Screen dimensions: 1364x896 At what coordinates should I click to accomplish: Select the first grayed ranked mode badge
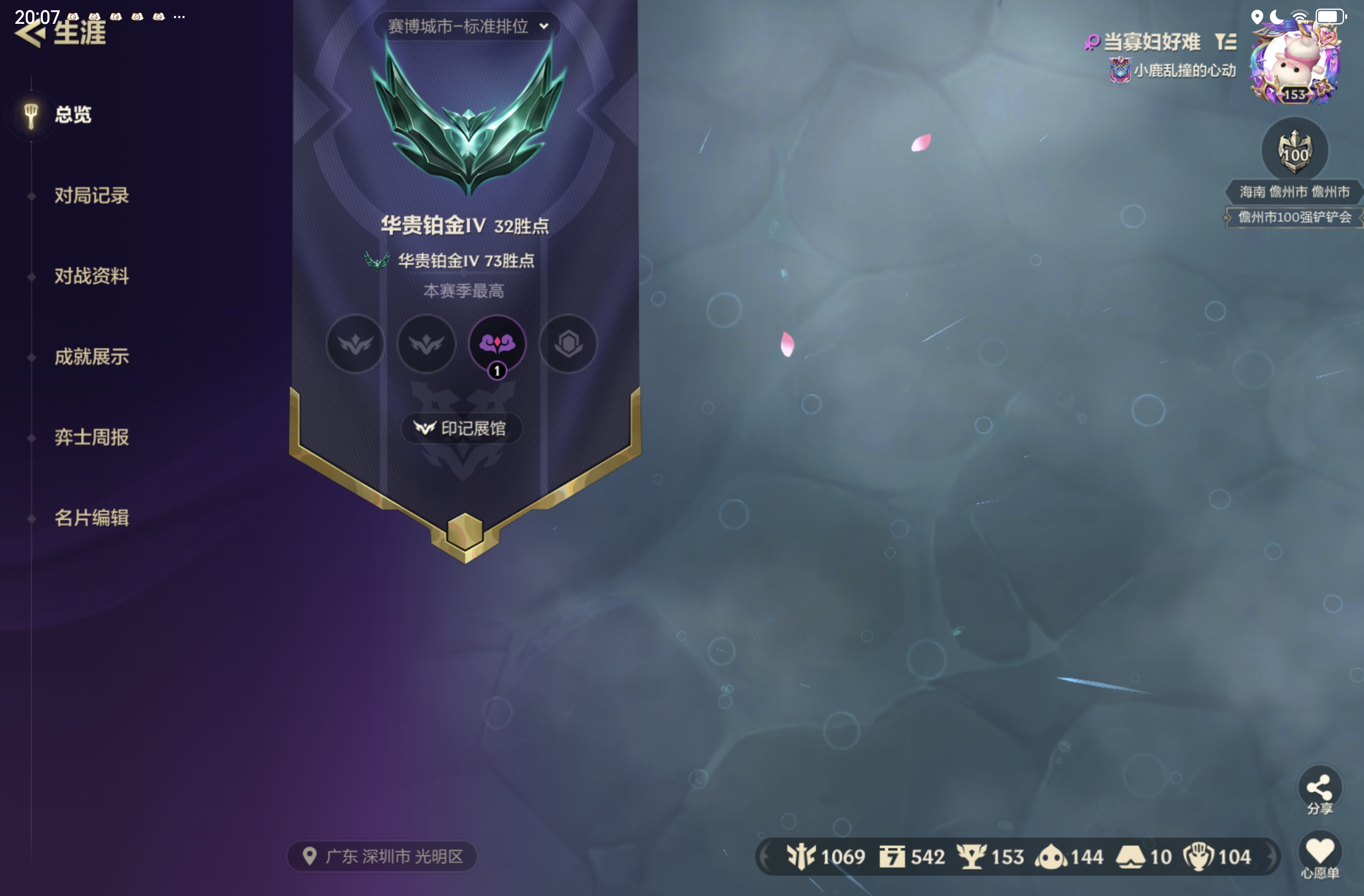355,344
